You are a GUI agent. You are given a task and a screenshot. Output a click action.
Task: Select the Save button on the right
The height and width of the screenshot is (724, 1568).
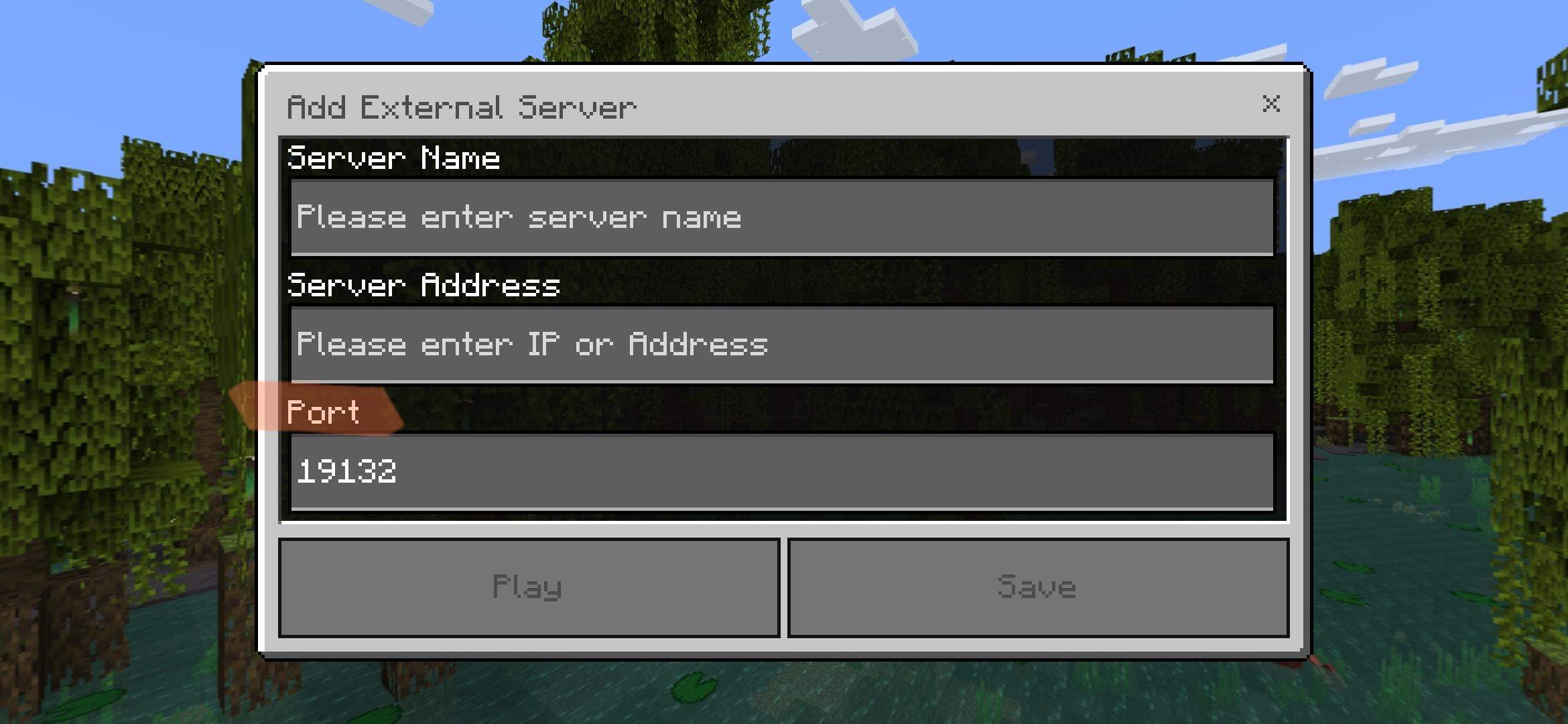tap(1039, 587)
